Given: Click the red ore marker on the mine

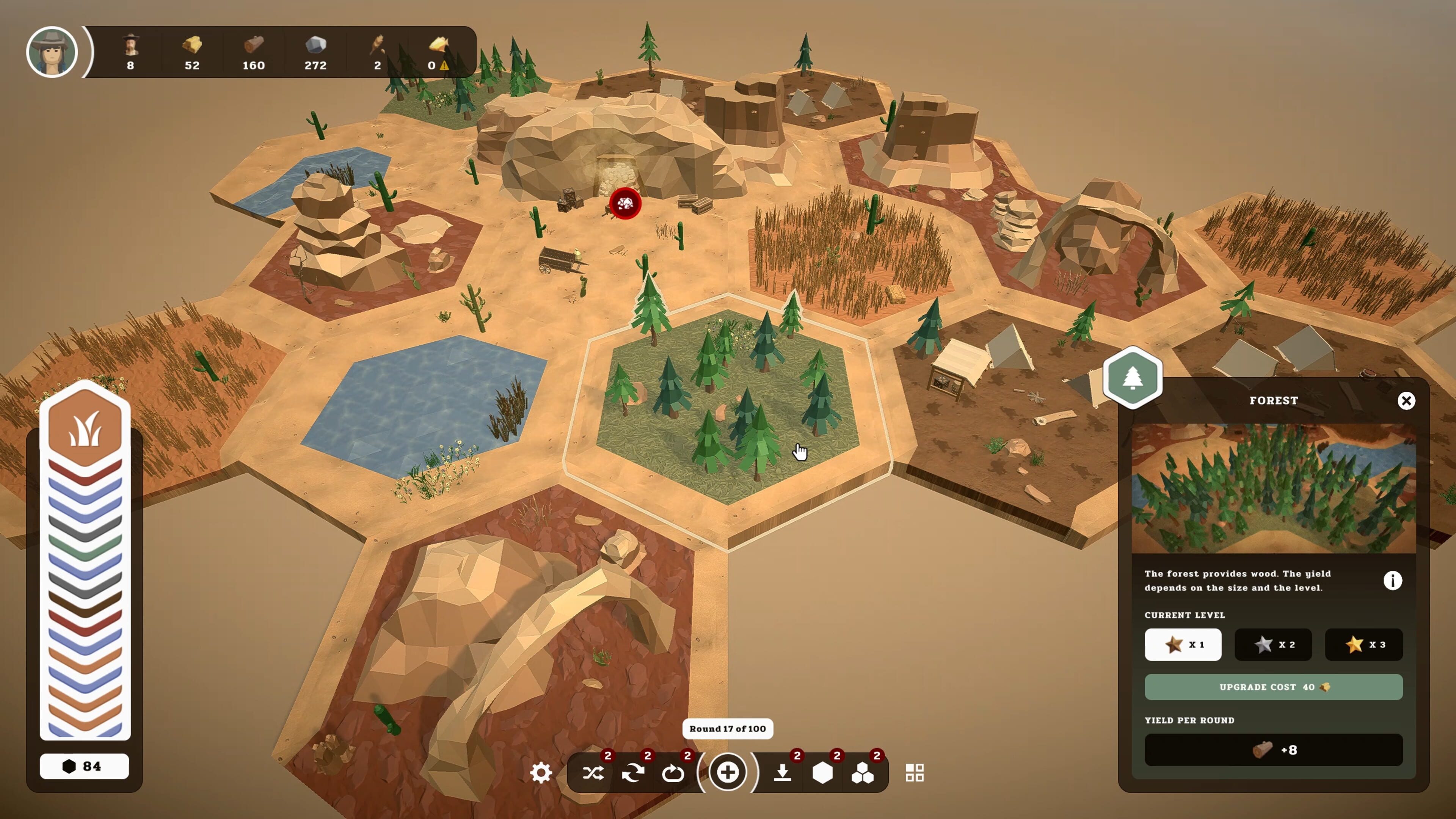Looking at the screenshot, I should point(625,204).
